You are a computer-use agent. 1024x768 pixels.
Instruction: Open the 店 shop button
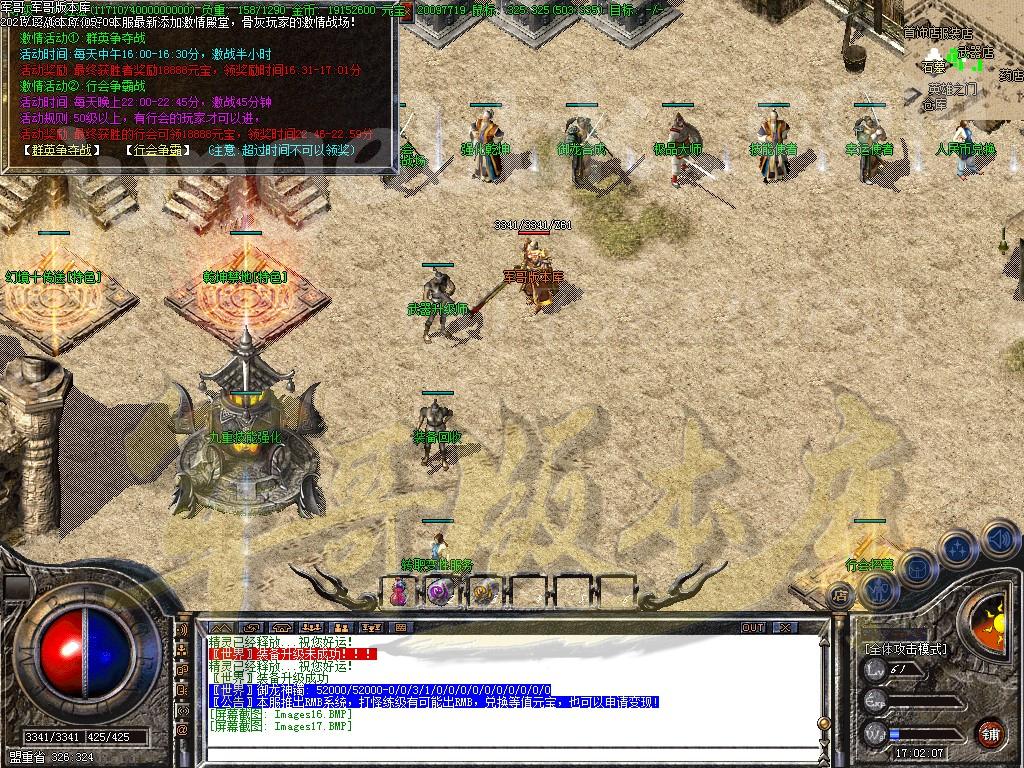[840, 596]
